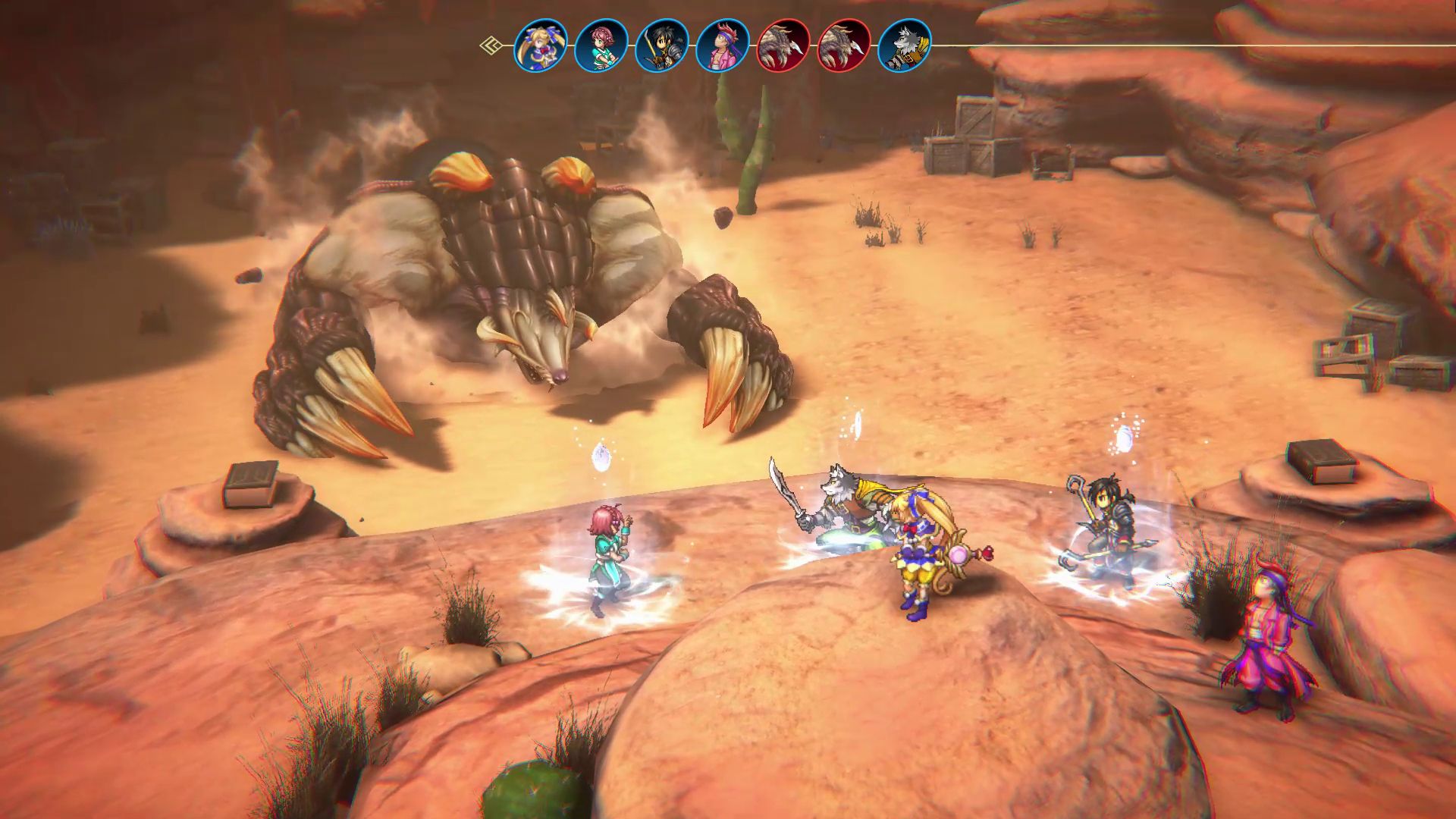This screenshot has height=819, width=1456.
Task: Select the purple-headband fighter's turn portrait
Action: 723,45
